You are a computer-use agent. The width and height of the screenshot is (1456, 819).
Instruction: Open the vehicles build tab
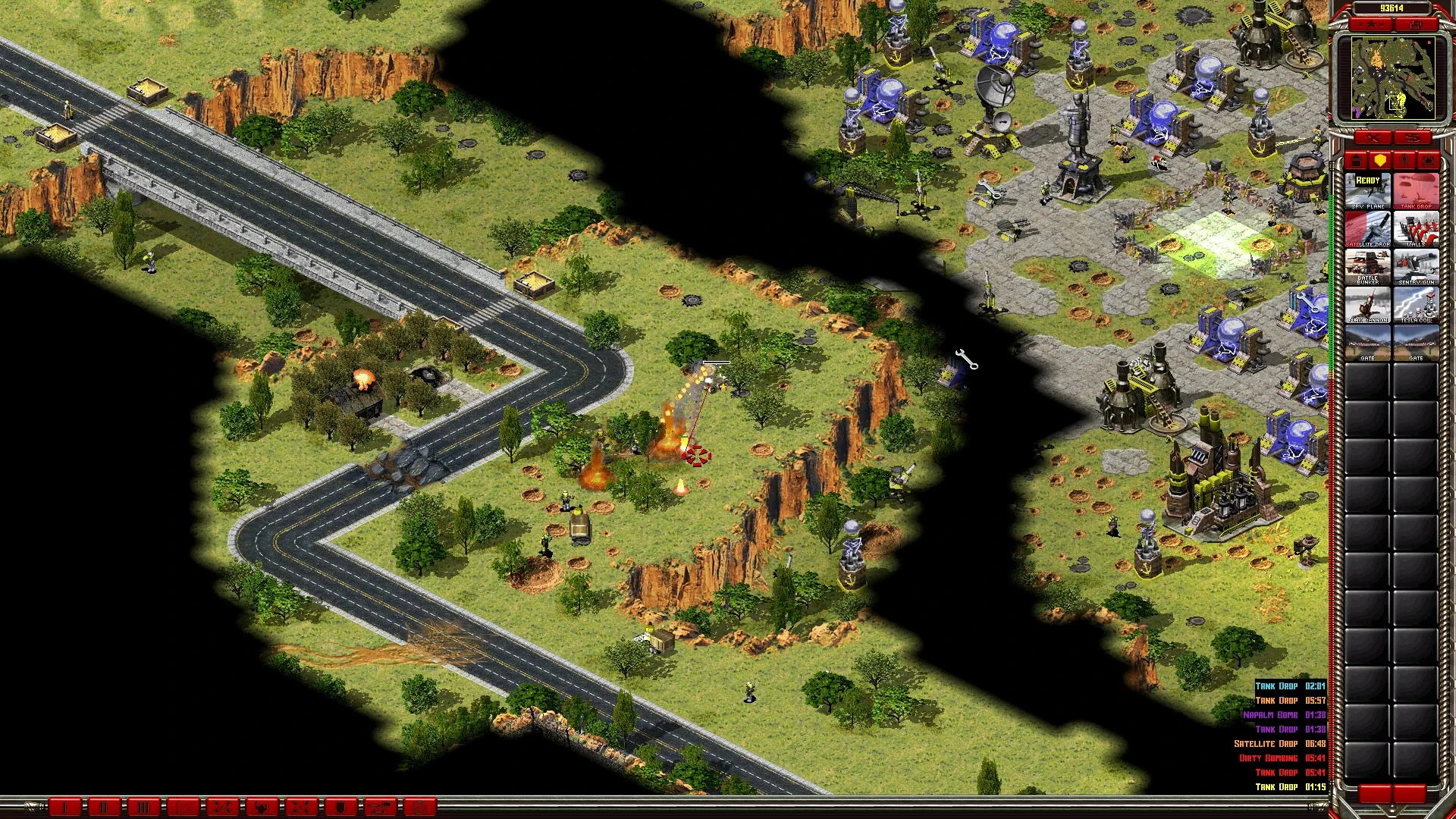tap(1429, 161)
